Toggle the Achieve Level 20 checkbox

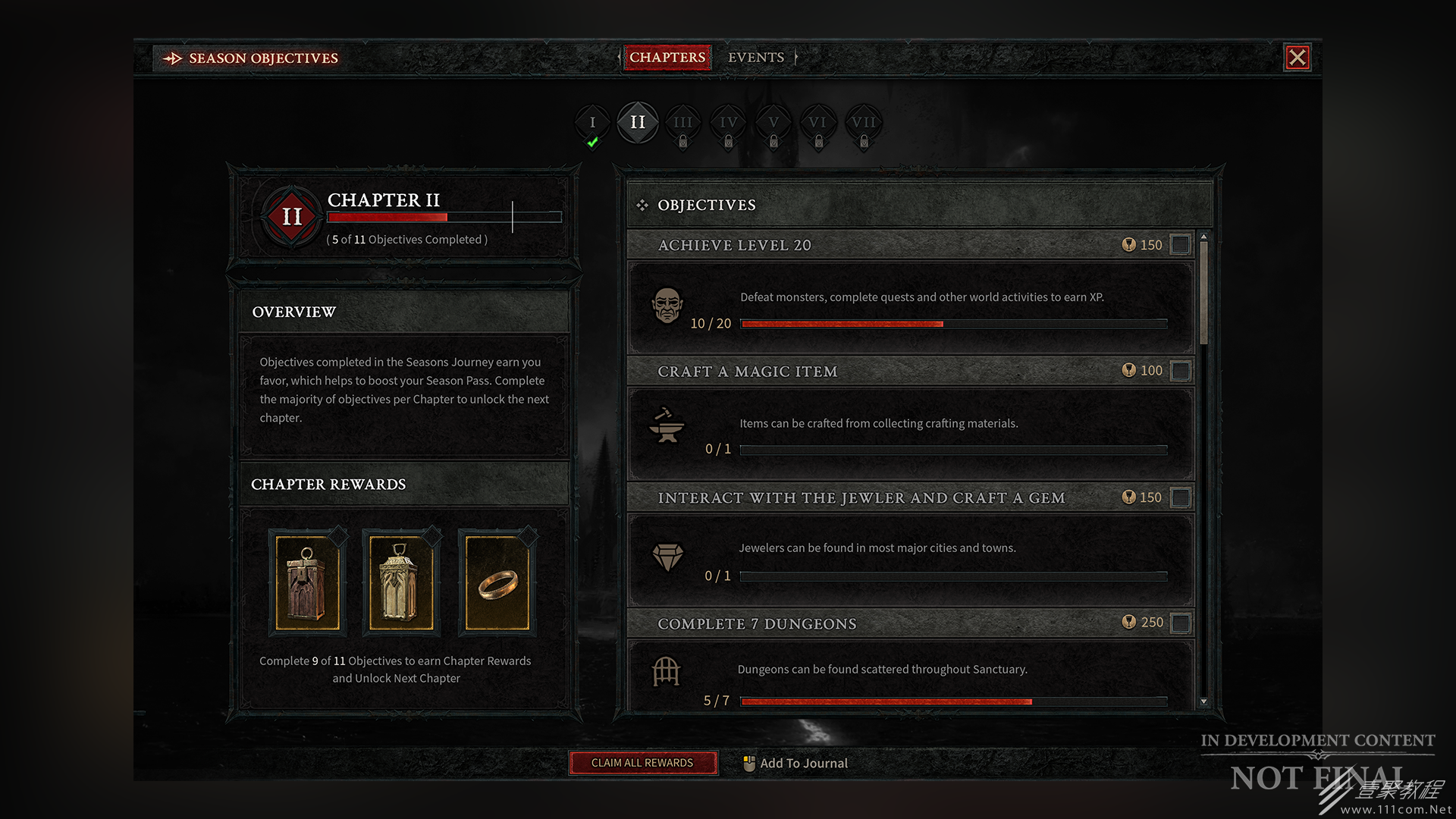pyautogui.click(x=1180, y=245)
